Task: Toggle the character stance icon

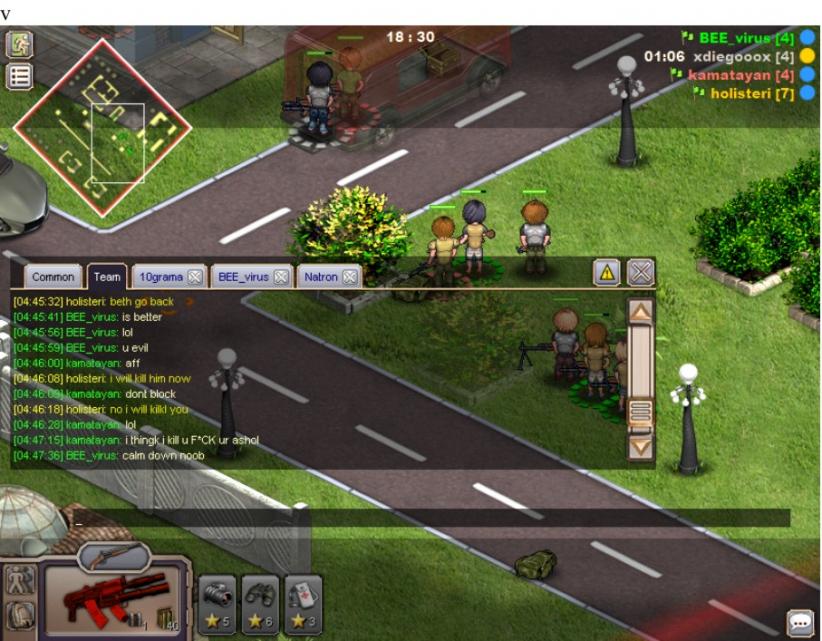Action: click(20, 580)
